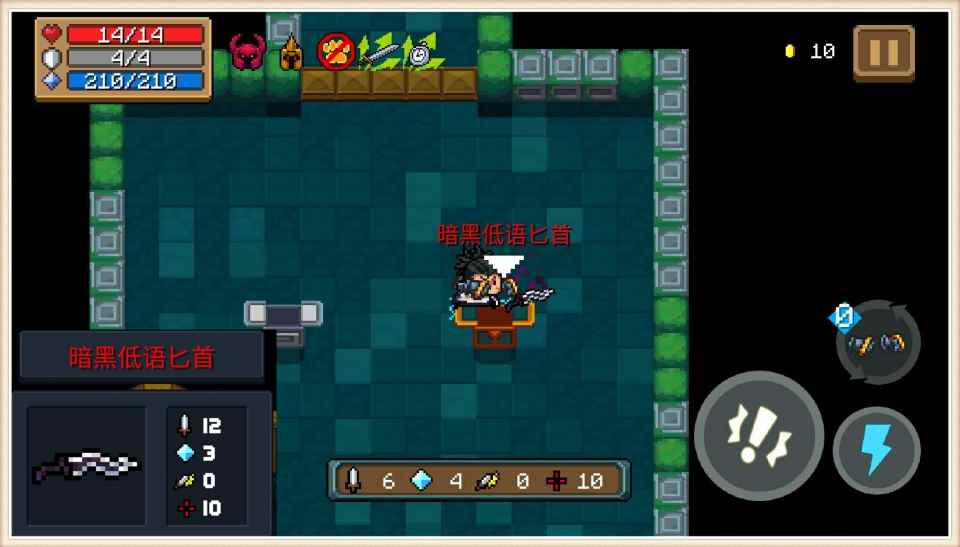Switch weapons using the weapon swap button
The height and width of the screenshot is (547, 960).
tap(877, 343)
